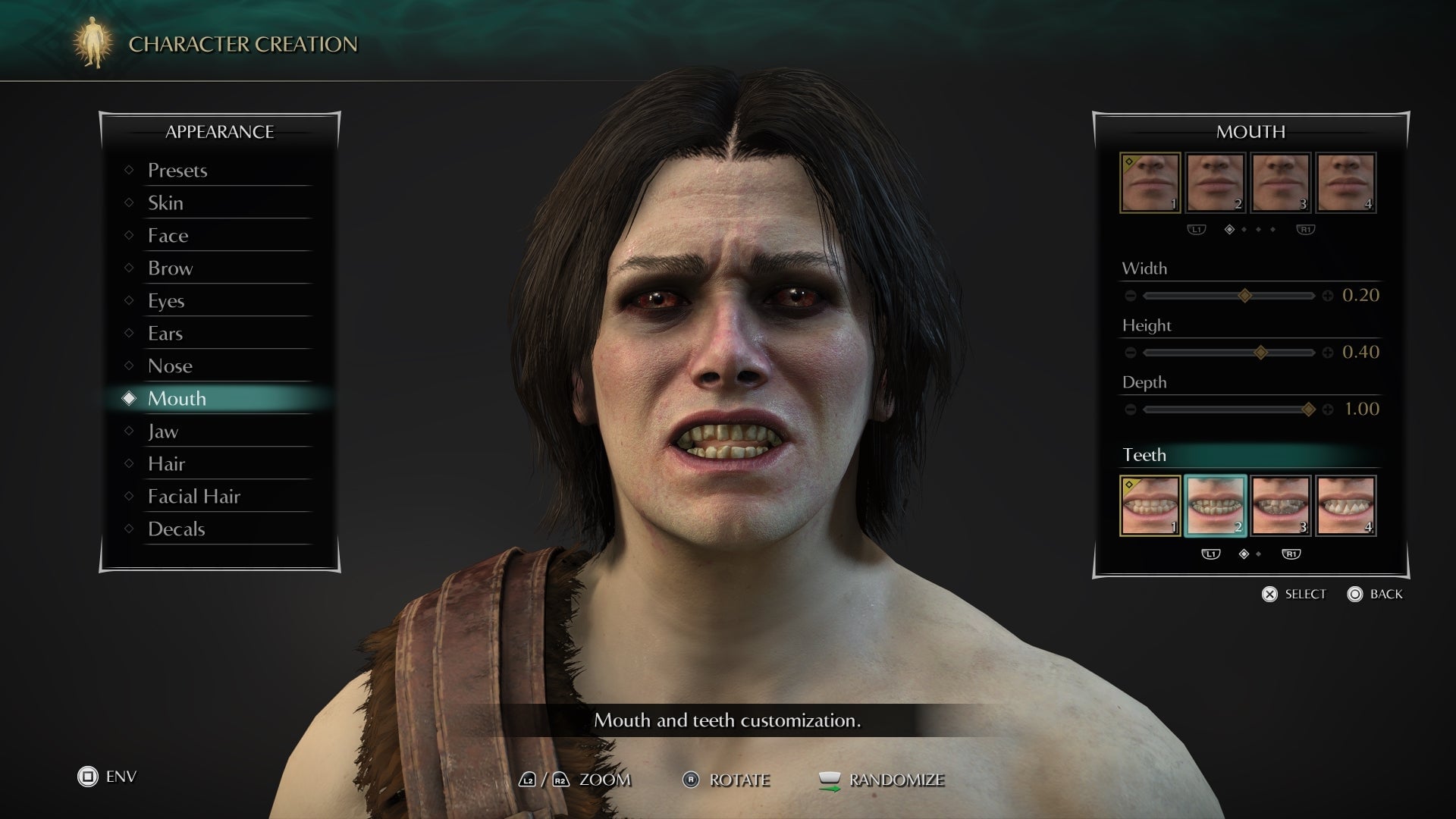Screen dimensions: 1456x819
Task: Switch to the Jaw category
Action: (x=163, y=431)
